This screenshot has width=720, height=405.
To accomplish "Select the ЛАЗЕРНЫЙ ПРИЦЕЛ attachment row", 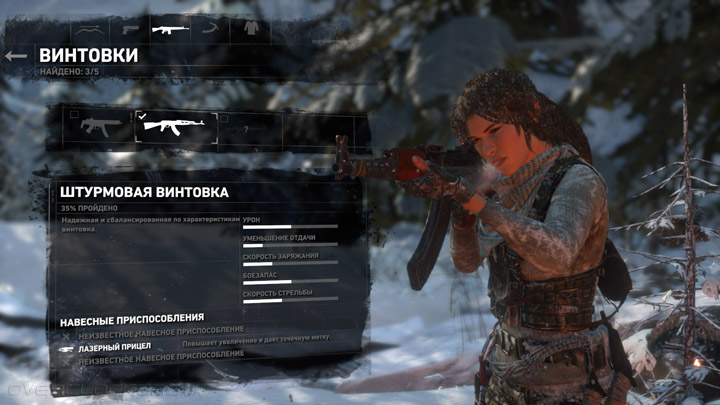I will tap(115, 346).
